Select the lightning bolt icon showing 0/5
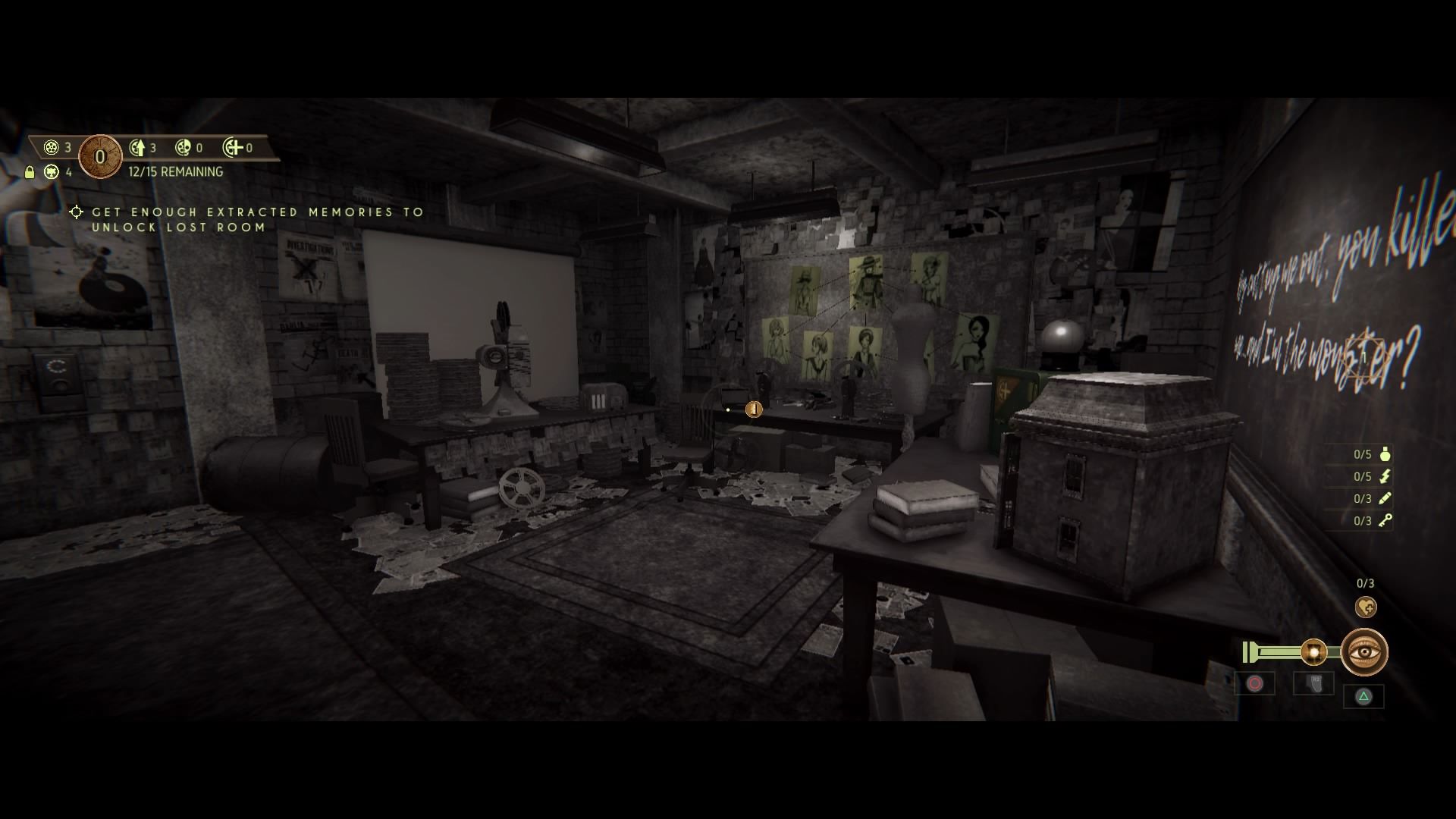 pyautogui.click(x=1384, y=478)
